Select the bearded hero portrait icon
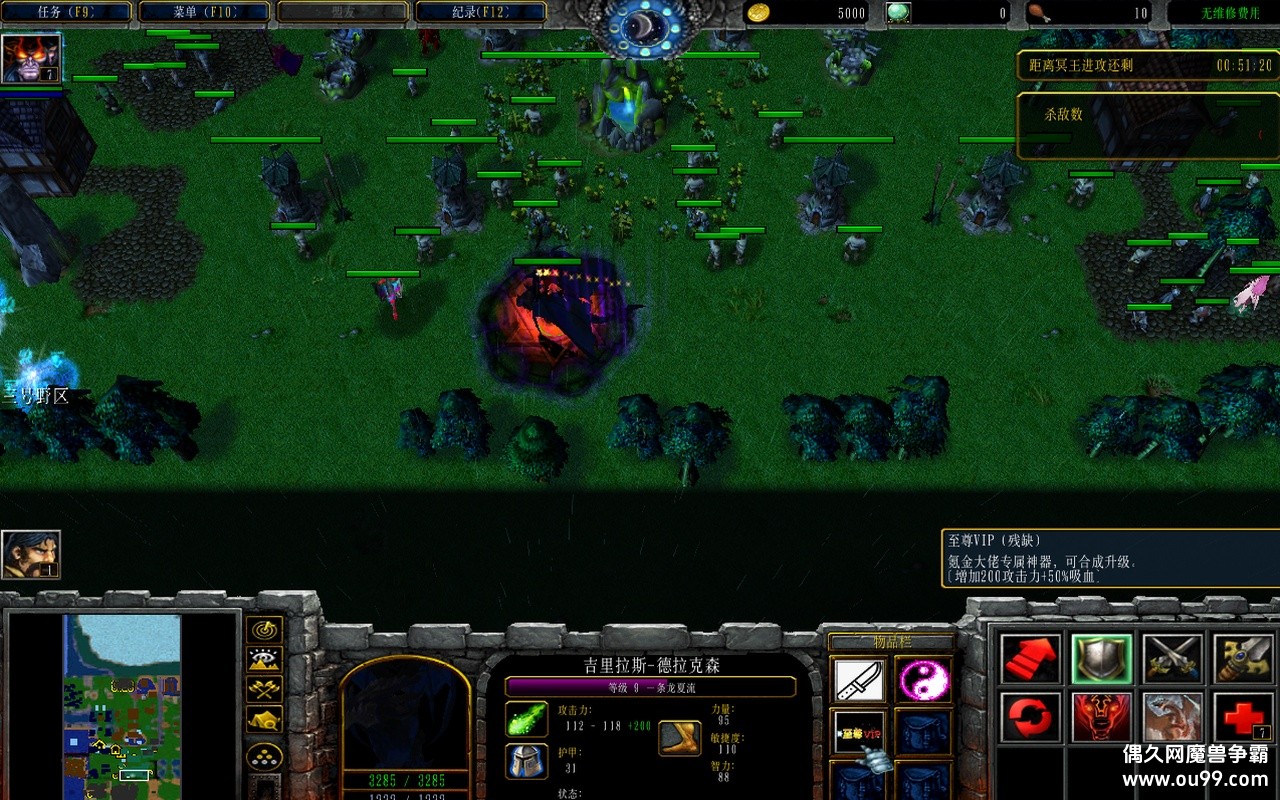Image resolution: width=1280 pixels, height=800 pixels. (31, 555)
